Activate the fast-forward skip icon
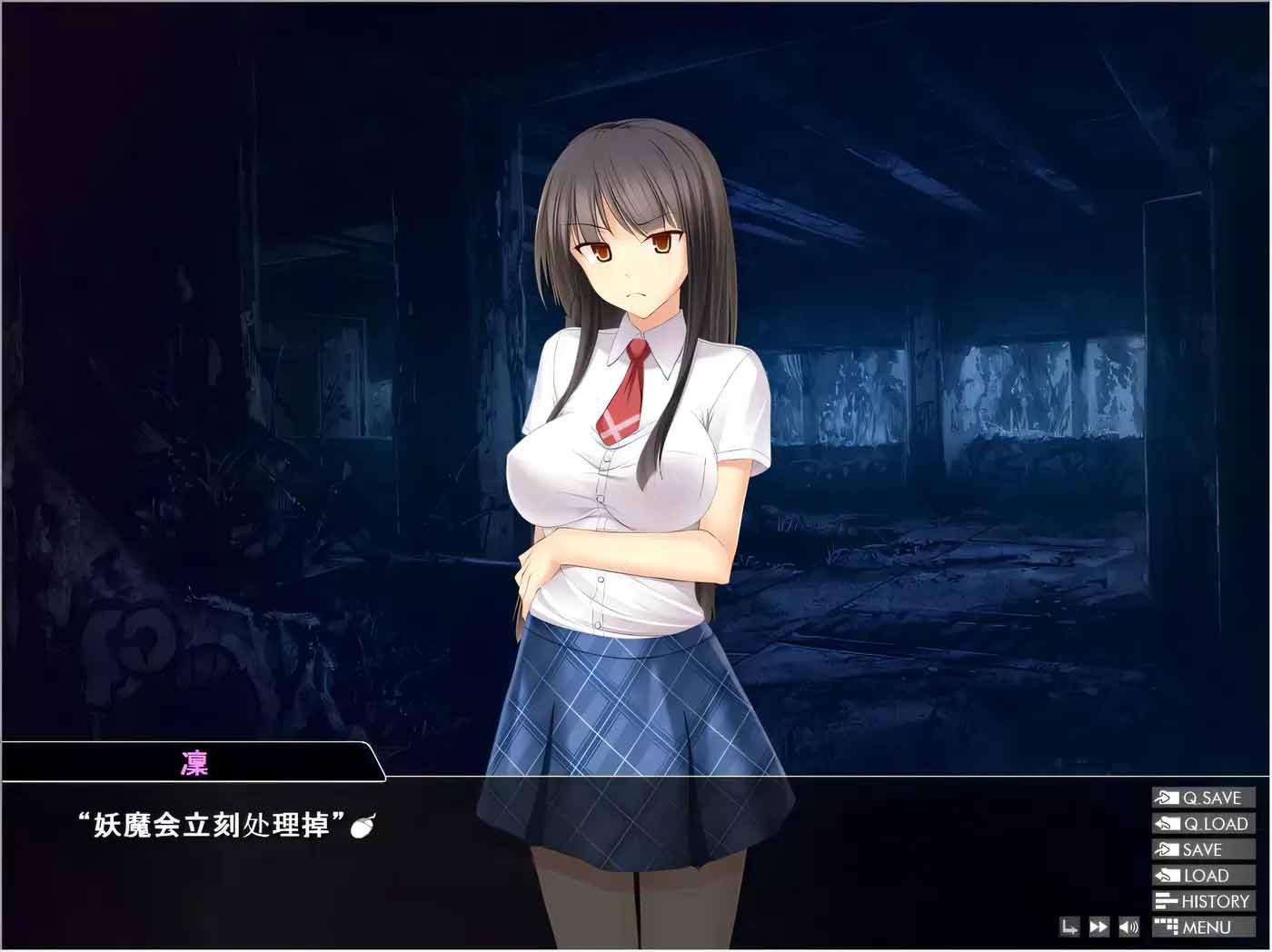1272x952 pixels. 1098,927
